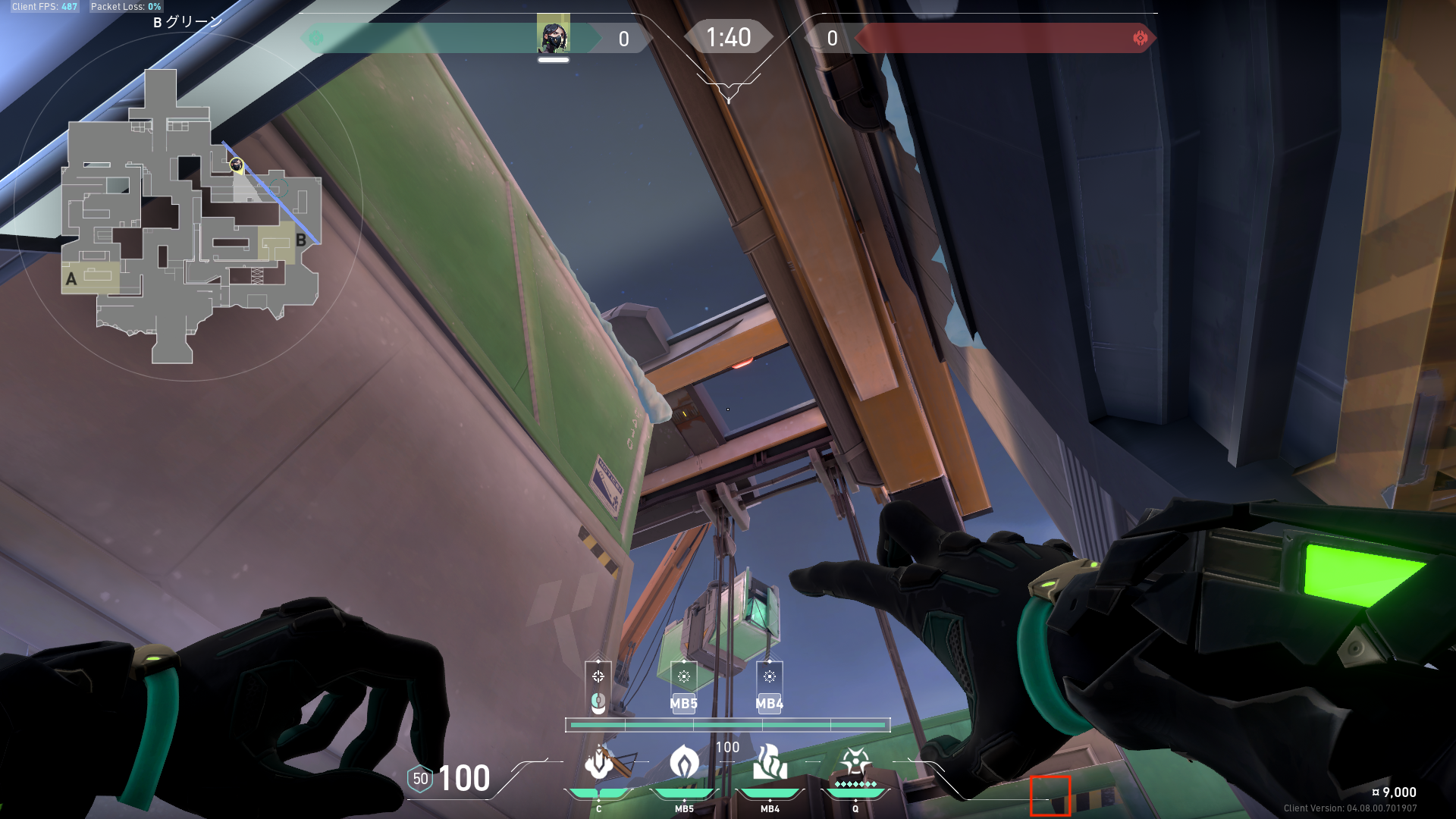The height and width of the screenshot is (819, 1456).
Task: Click the player position marker on the minimap
Action: click(237, 165)
